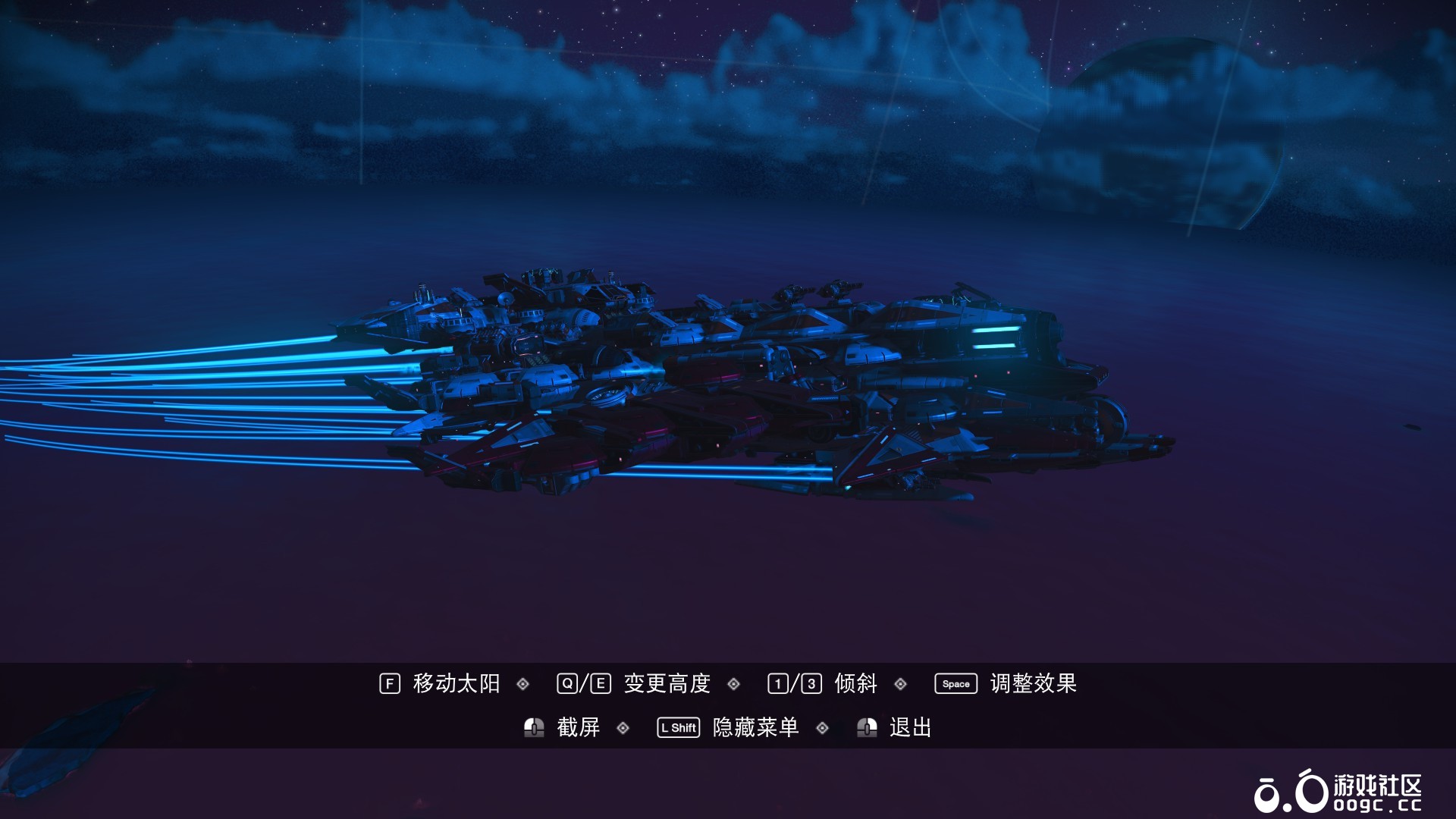This screenshot has height=819, width=1456.
Task: Select the 倾斜 menu entry
Action: click(854, 682)
